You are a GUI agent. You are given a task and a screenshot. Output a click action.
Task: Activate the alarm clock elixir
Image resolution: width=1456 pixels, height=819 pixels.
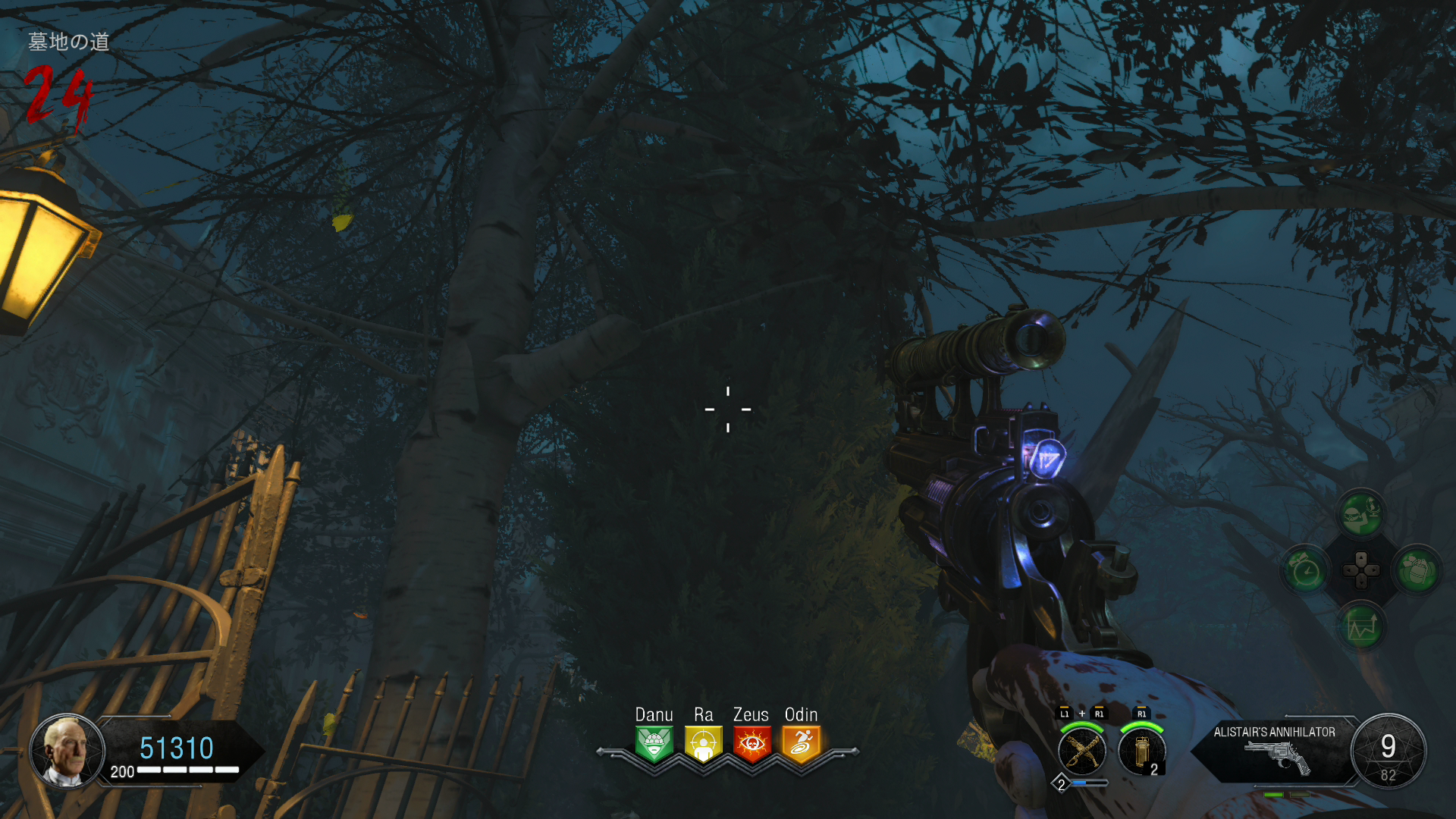point(1306,570)
